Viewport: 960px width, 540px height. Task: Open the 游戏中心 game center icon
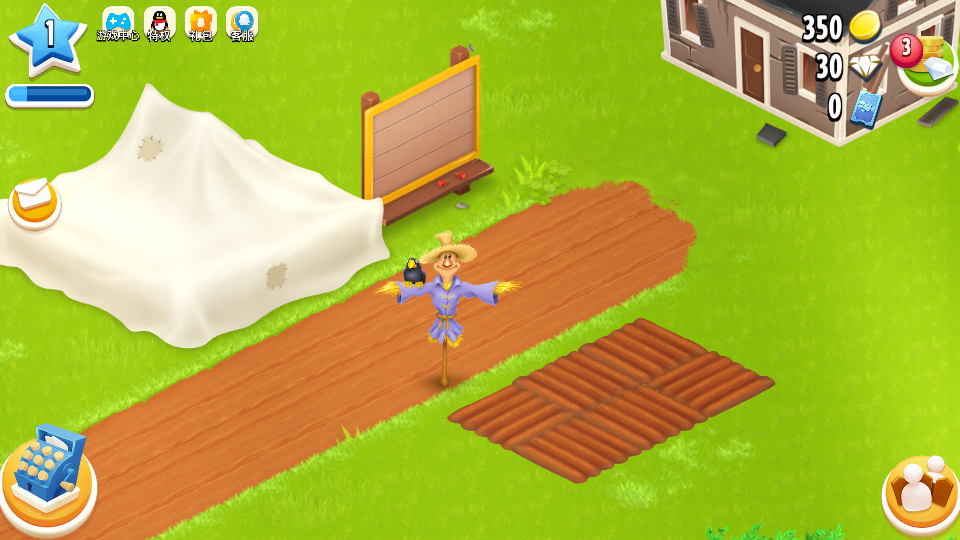118,23
